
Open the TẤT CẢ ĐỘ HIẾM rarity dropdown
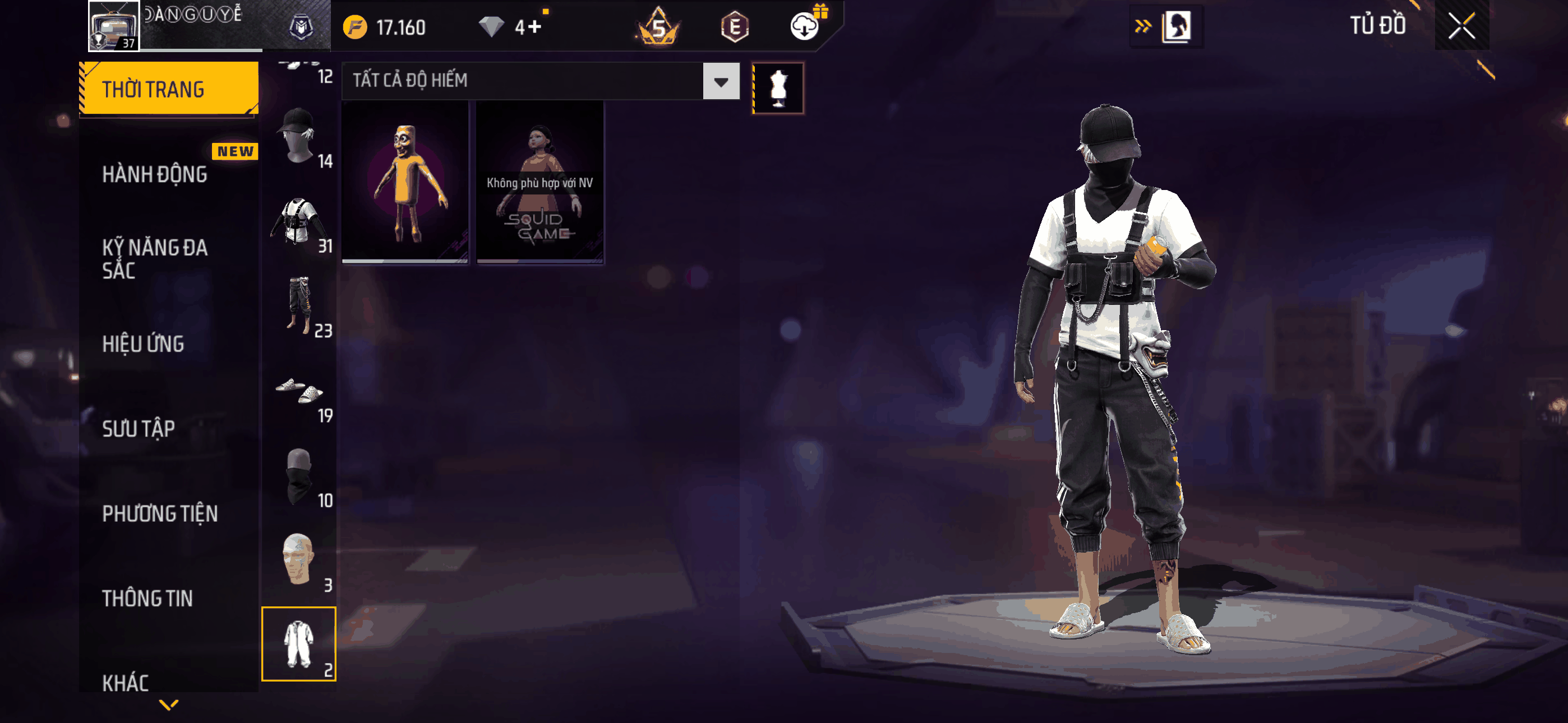click(x=721, y=81)
